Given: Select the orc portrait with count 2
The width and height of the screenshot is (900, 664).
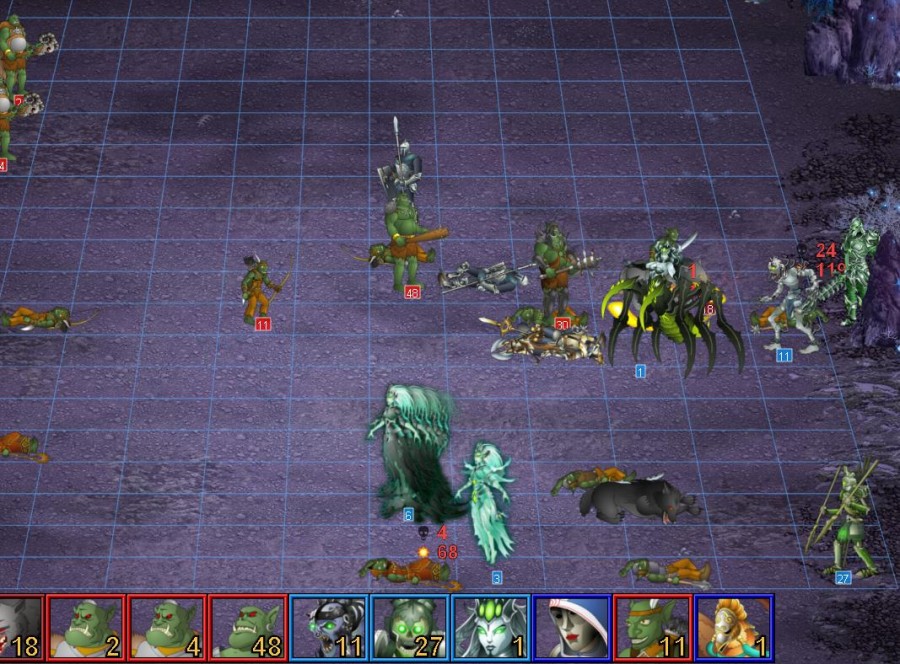Looking at the screenshot, I should pos(85,629).
